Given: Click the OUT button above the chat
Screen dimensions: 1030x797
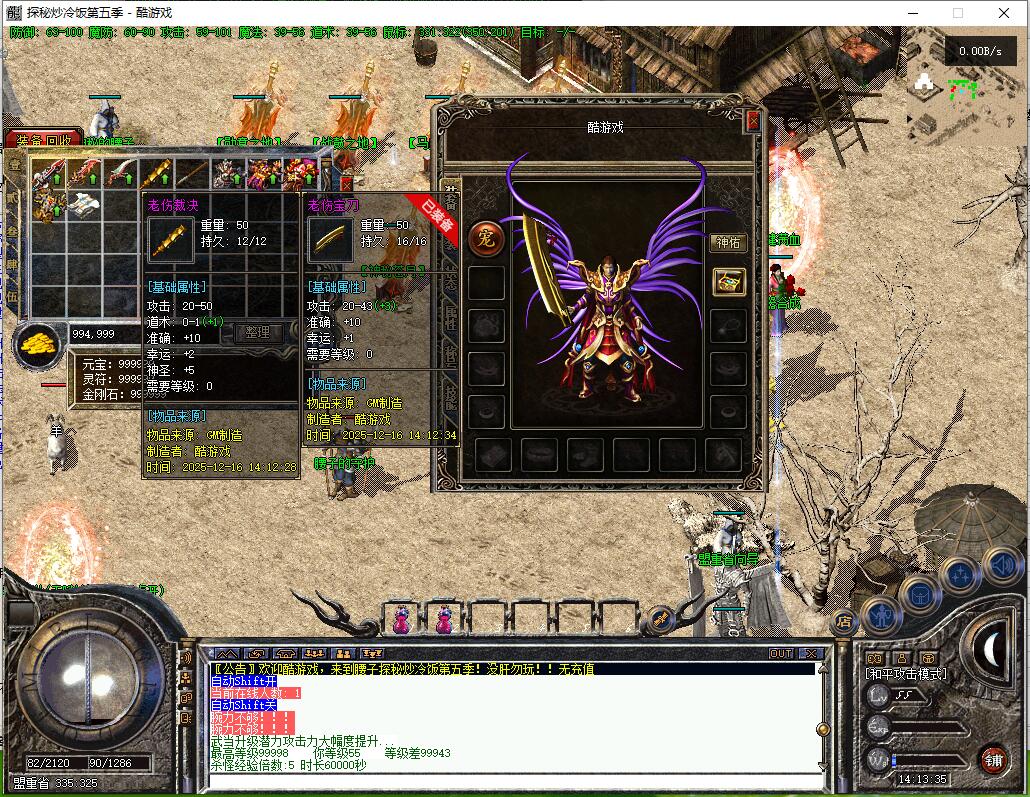Looking at the screenshot, I should pyautogui.click(x=780, y=654).
